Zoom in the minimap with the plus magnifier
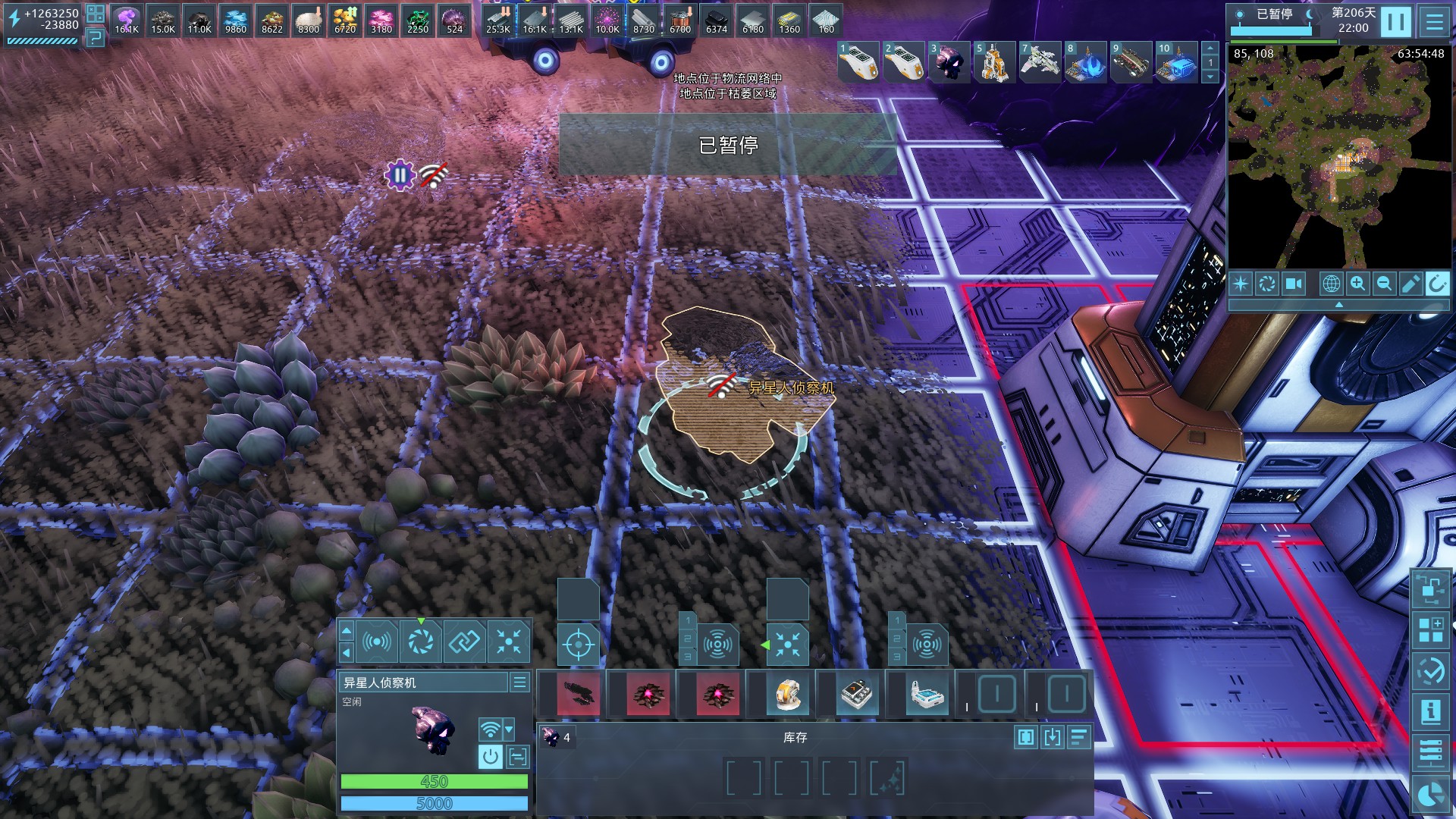The height and width of the screenshot is (819, 1456). pos(1357,284)
